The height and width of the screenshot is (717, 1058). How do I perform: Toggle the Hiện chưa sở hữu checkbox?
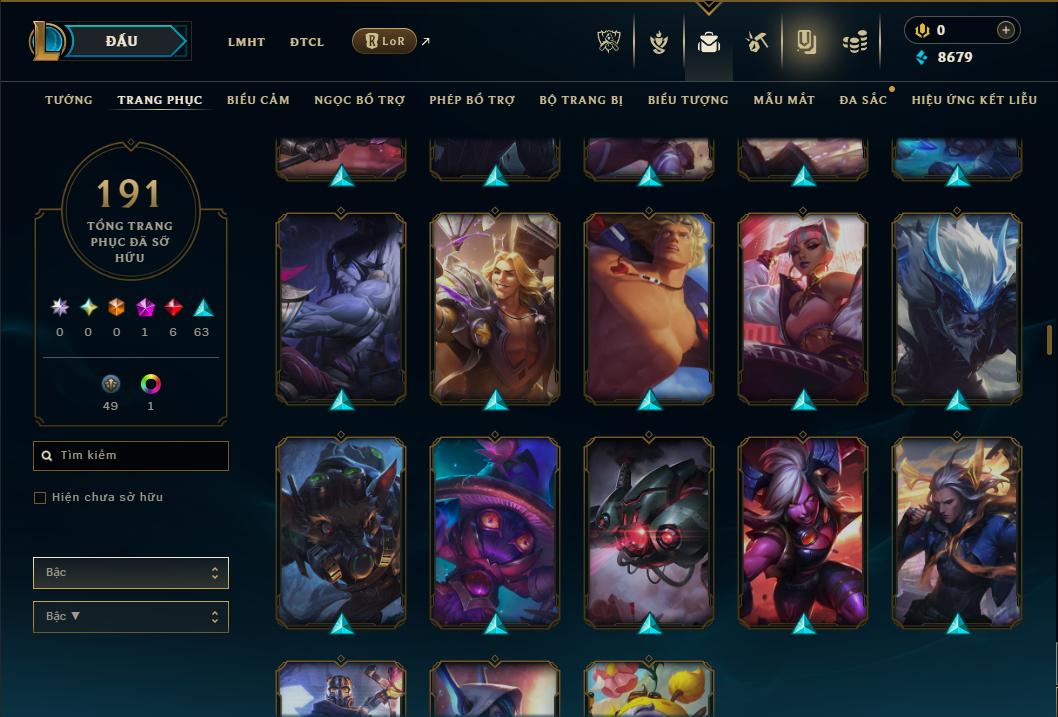pos(40,498)
